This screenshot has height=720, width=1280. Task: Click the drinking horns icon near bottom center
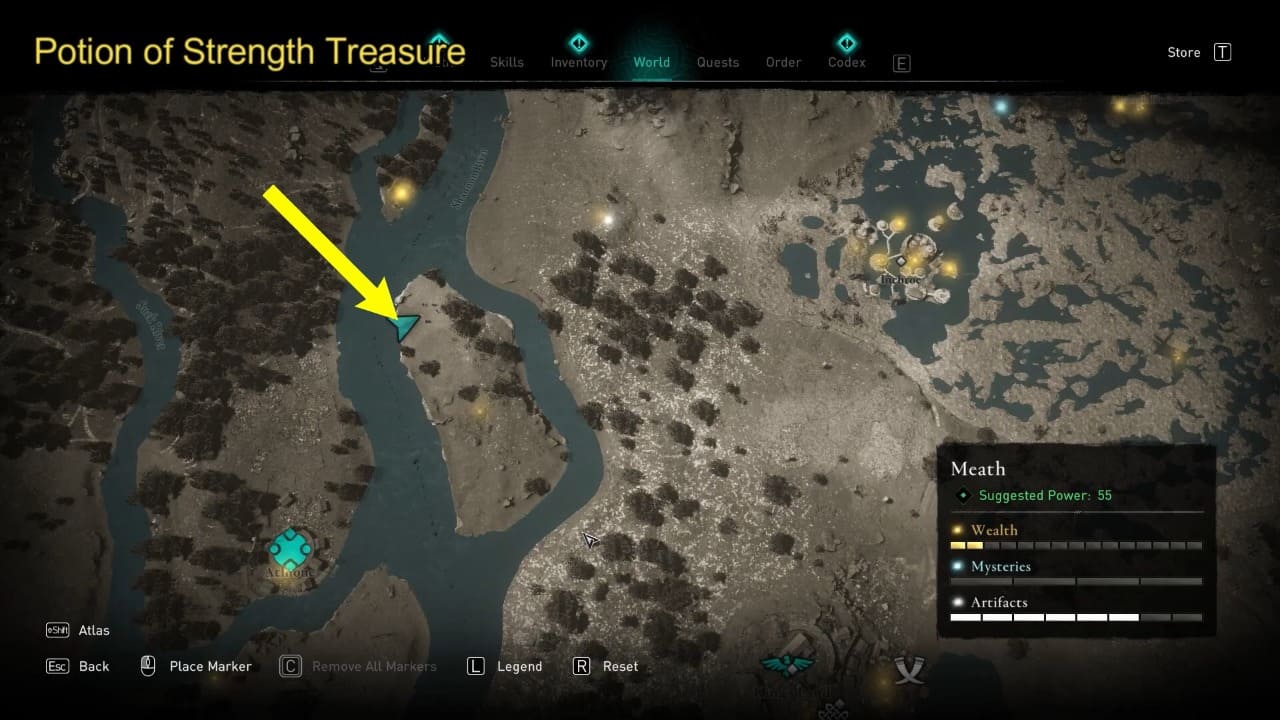(910, 668)
